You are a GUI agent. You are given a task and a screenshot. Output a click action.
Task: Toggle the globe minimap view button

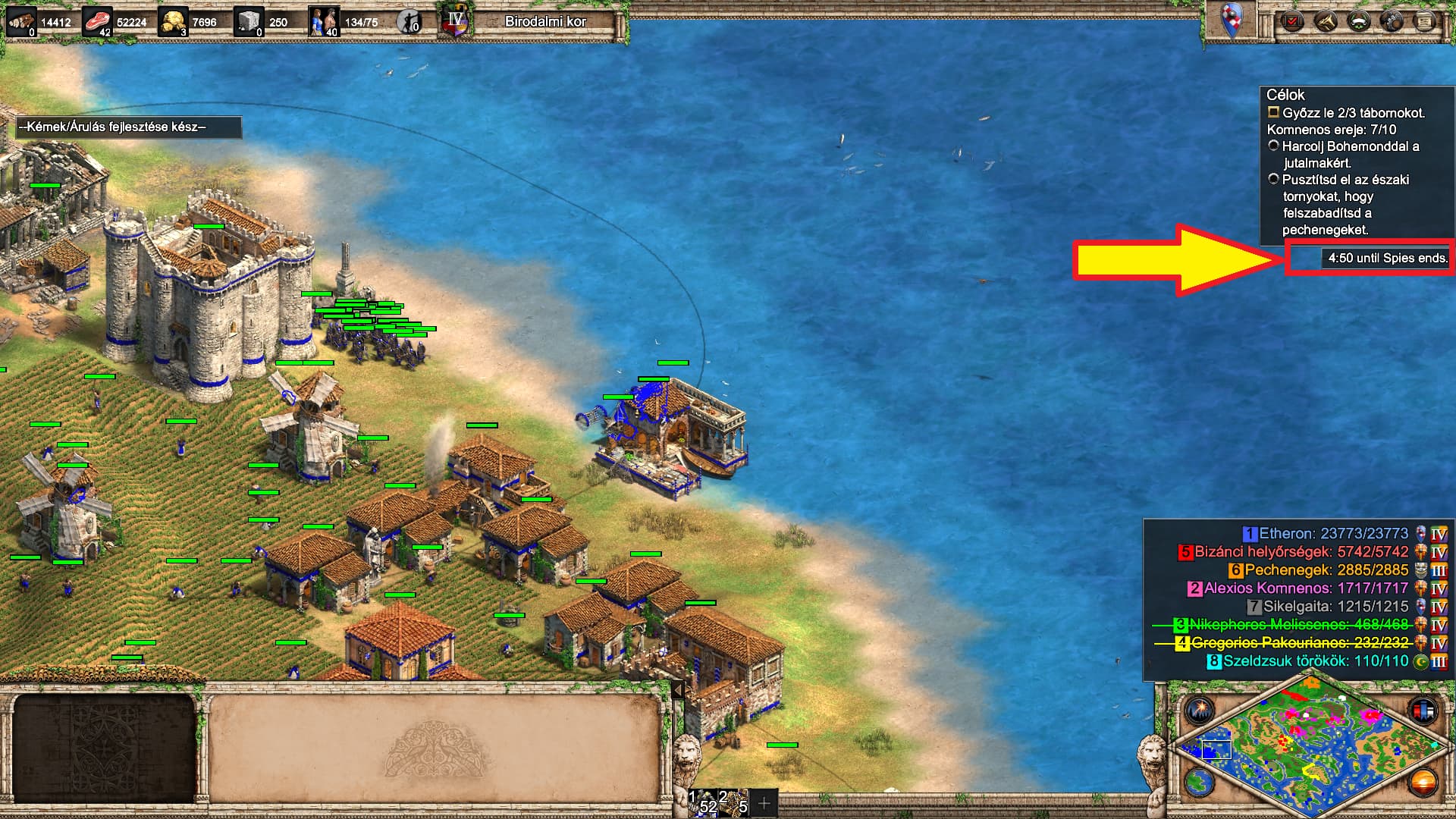pyautogui.click(x=1200, y=781)
